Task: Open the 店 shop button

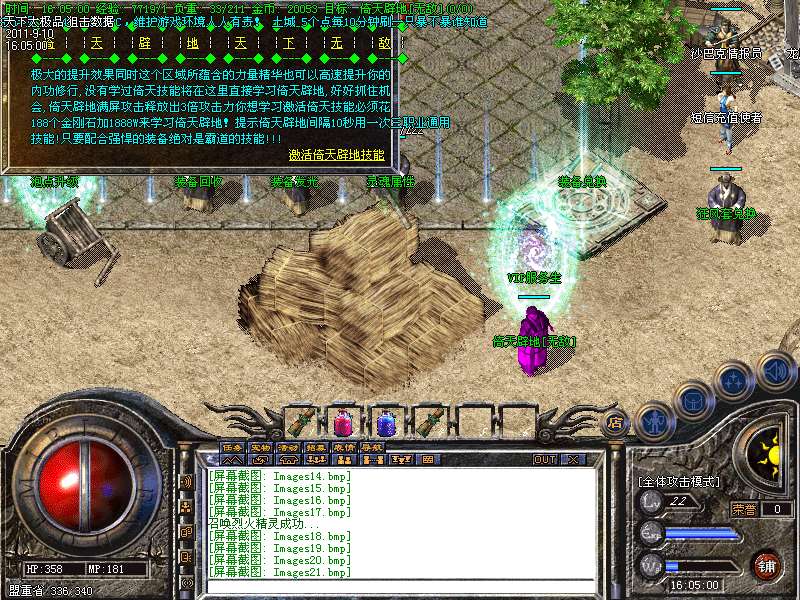Action: coord(616,423)
